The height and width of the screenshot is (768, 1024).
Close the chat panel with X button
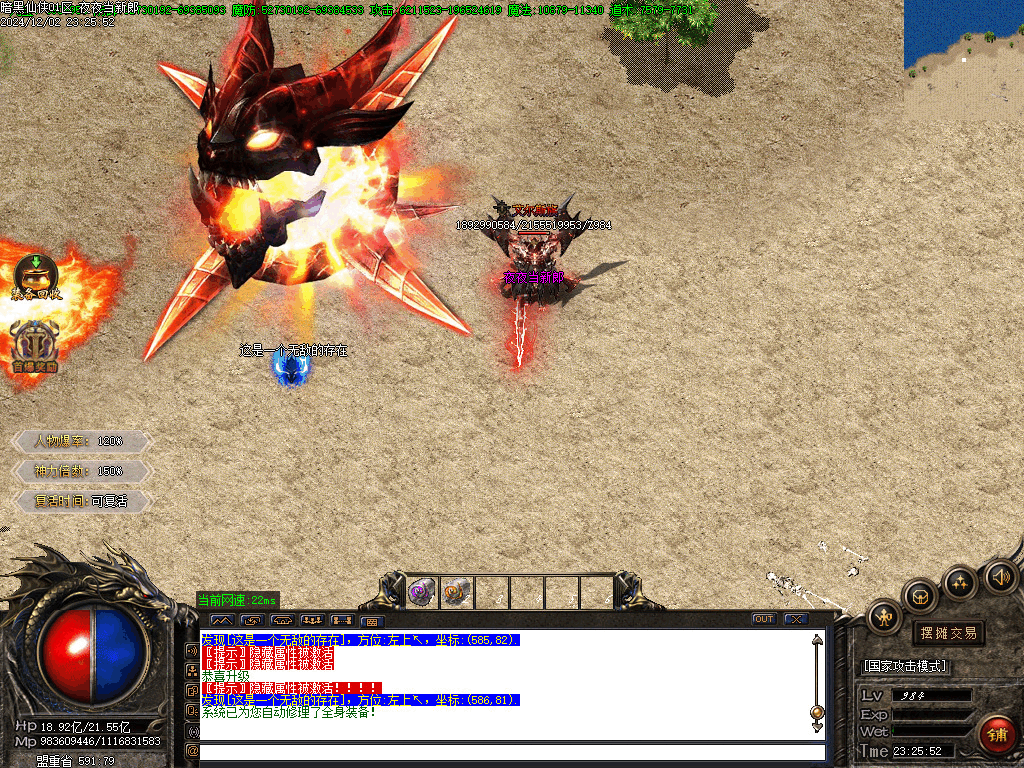(796, 619)
